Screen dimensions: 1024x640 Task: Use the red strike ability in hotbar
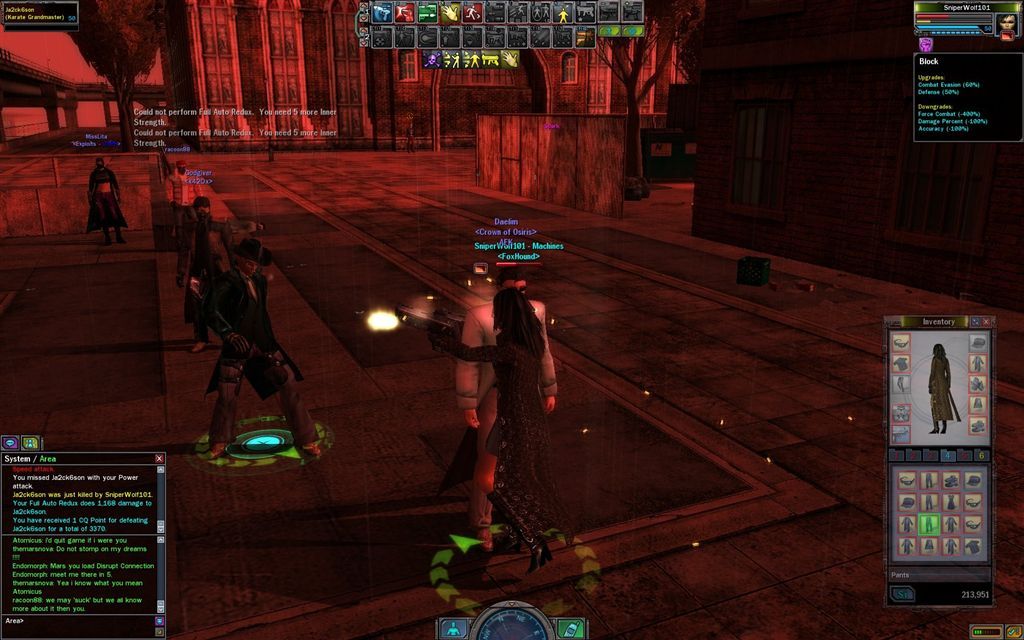404,13
